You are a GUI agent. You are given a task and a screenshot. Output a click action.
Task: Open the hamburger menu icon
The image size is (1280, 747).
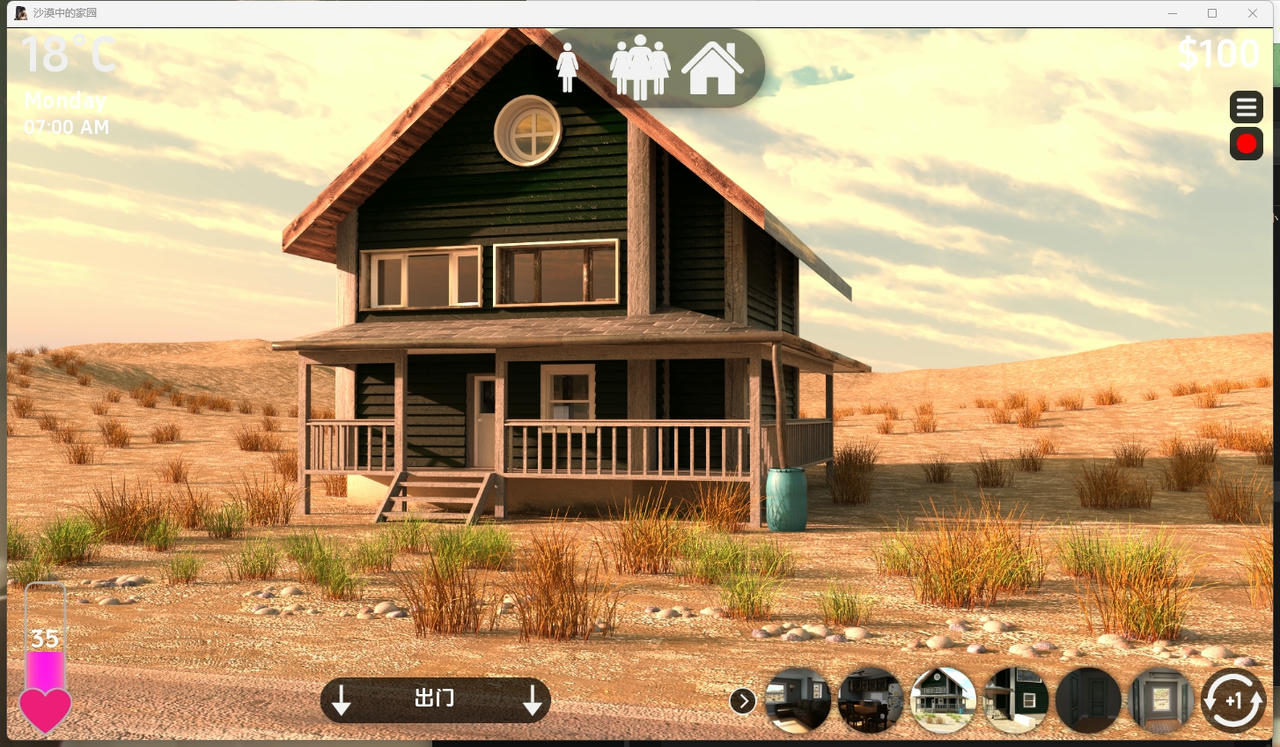[x=1246, y=107]
